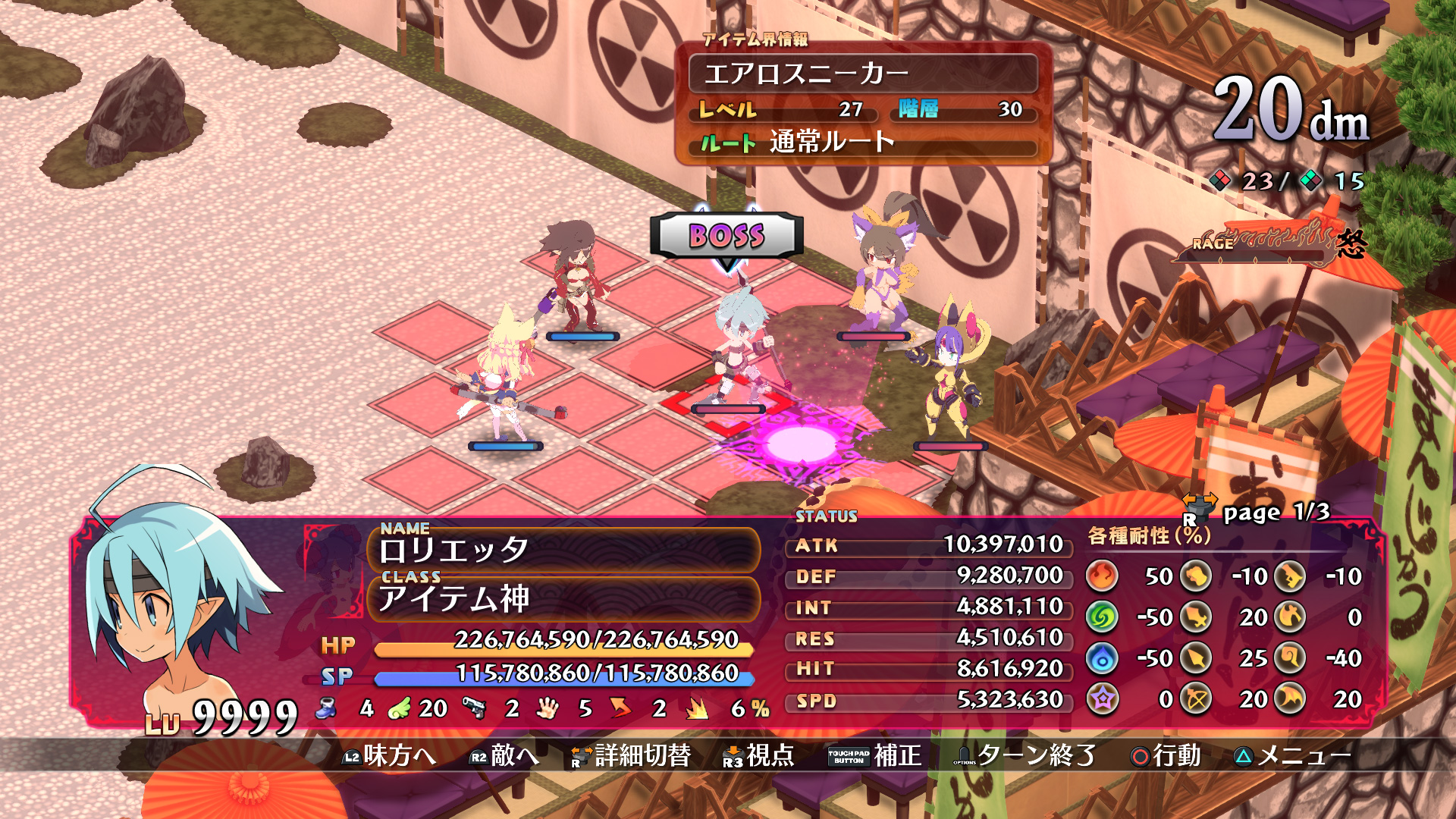Click the sword weapon resistance icon
Image resolution: width=1456 pixels, height=819 pixels.
[1194, 617]
